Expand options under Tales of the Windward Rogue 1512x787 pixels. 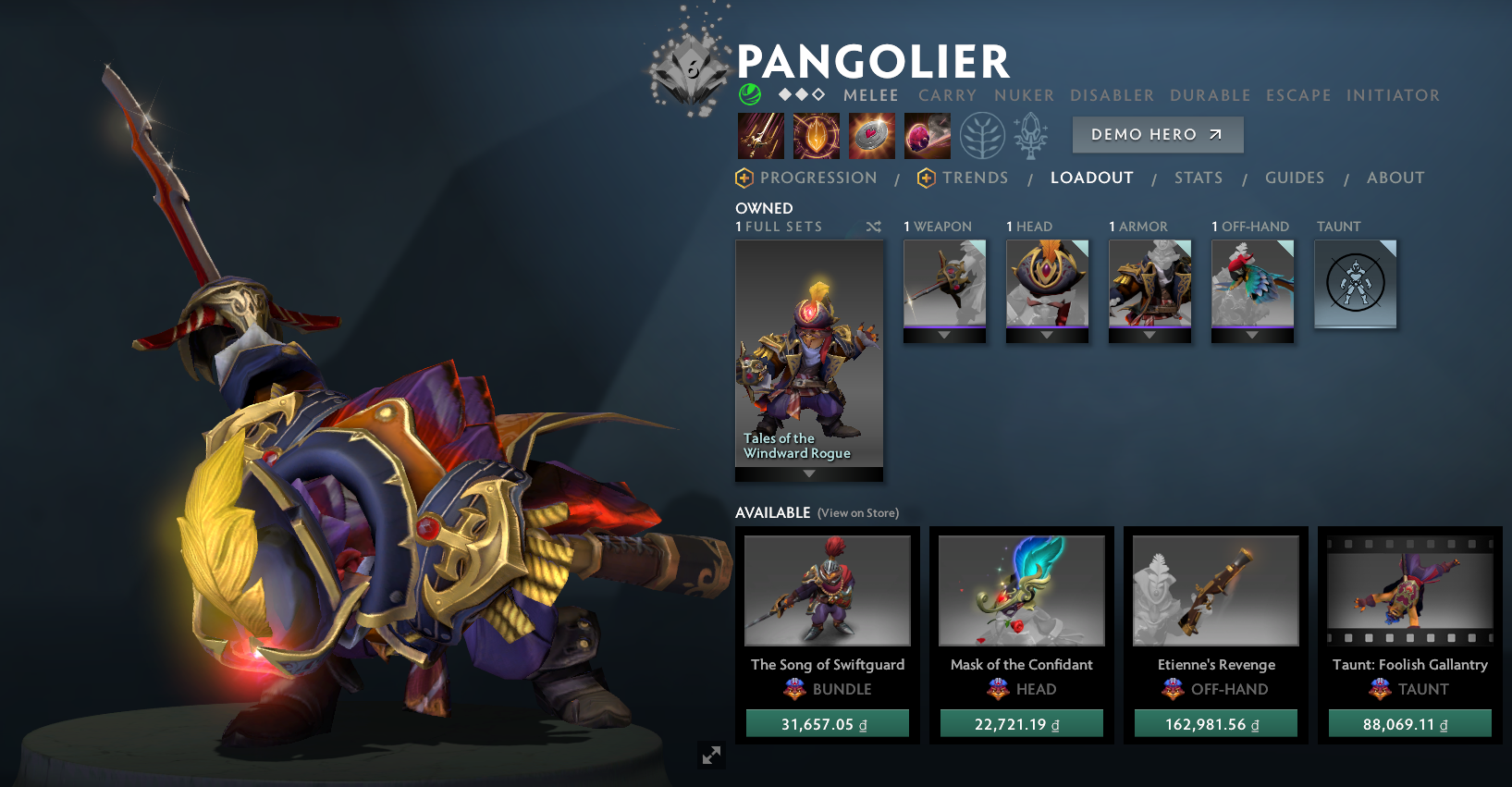pyautogui.click(x=808, y=473)
